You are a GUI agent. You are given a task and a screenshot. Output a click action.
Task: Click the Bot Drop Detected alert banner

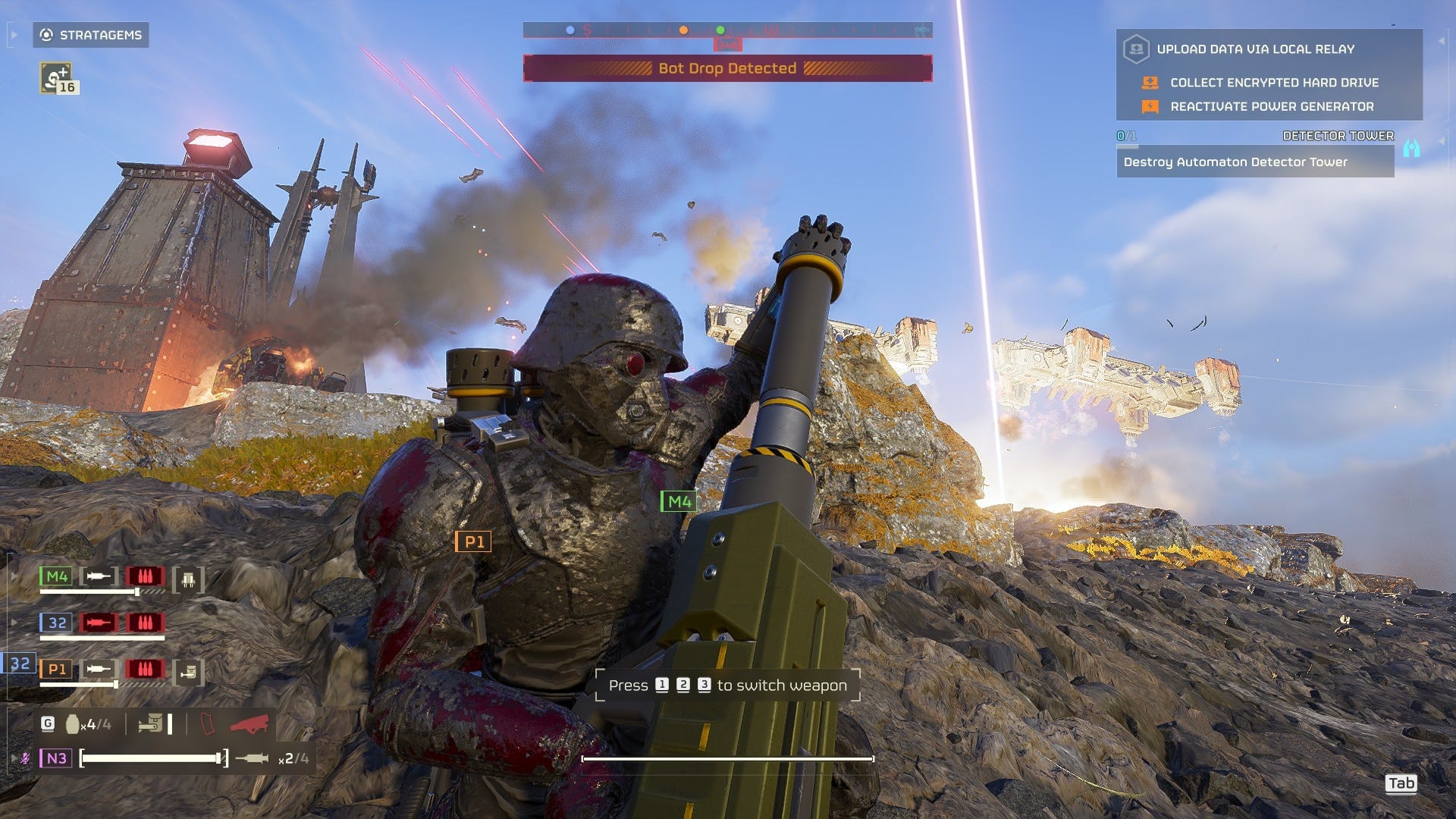[727, 68]
